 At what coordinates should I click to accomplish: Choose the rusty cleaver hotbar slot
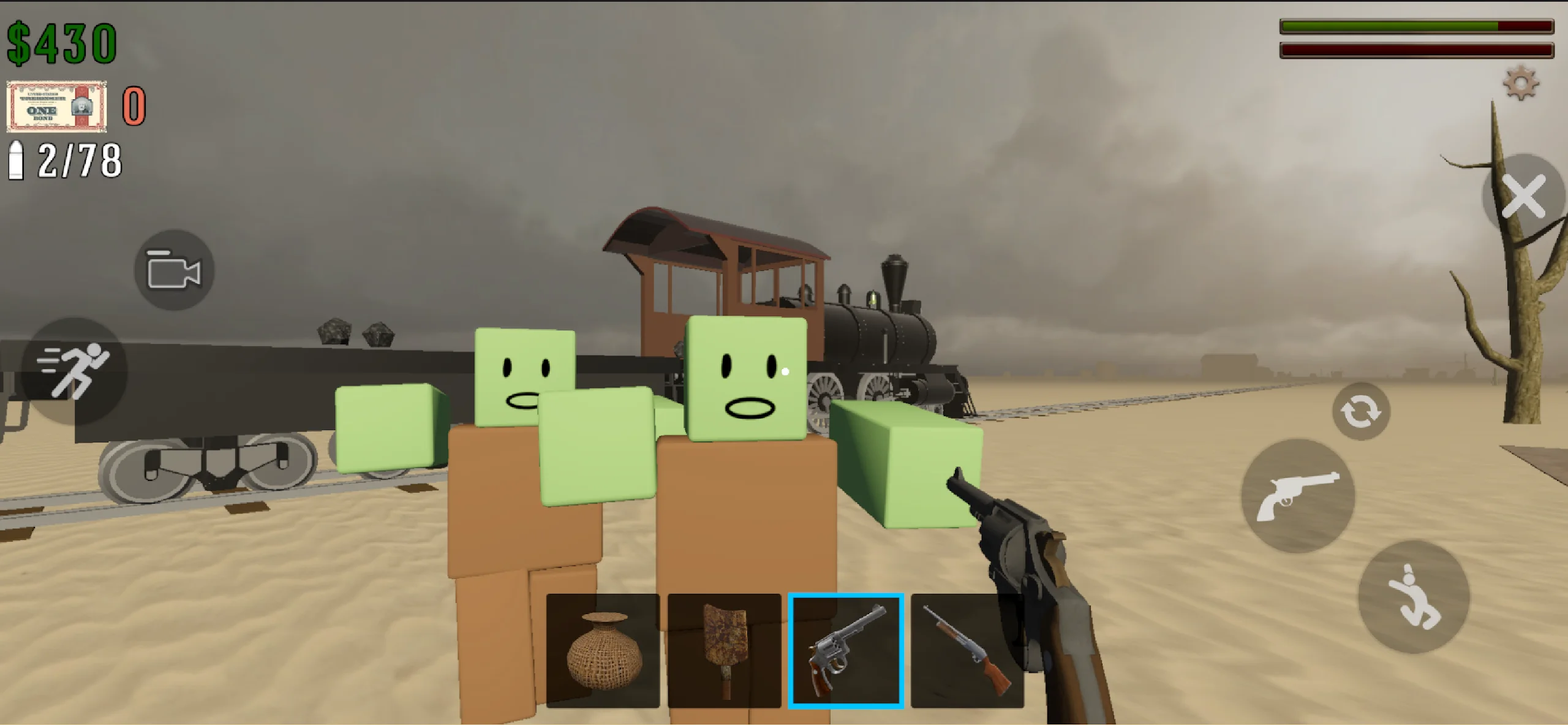(x=724, y=650)
